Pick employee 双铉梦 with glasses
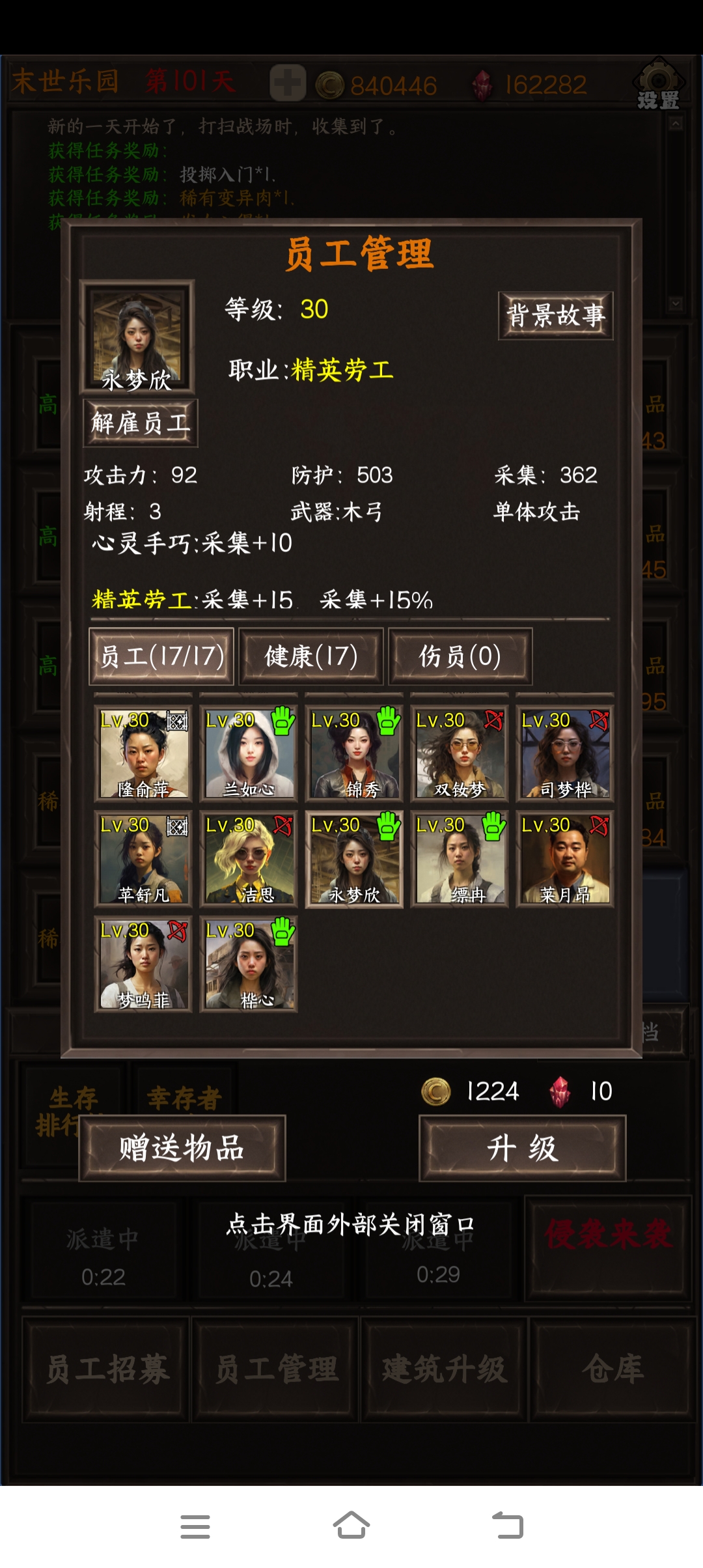 click(460, 754)
